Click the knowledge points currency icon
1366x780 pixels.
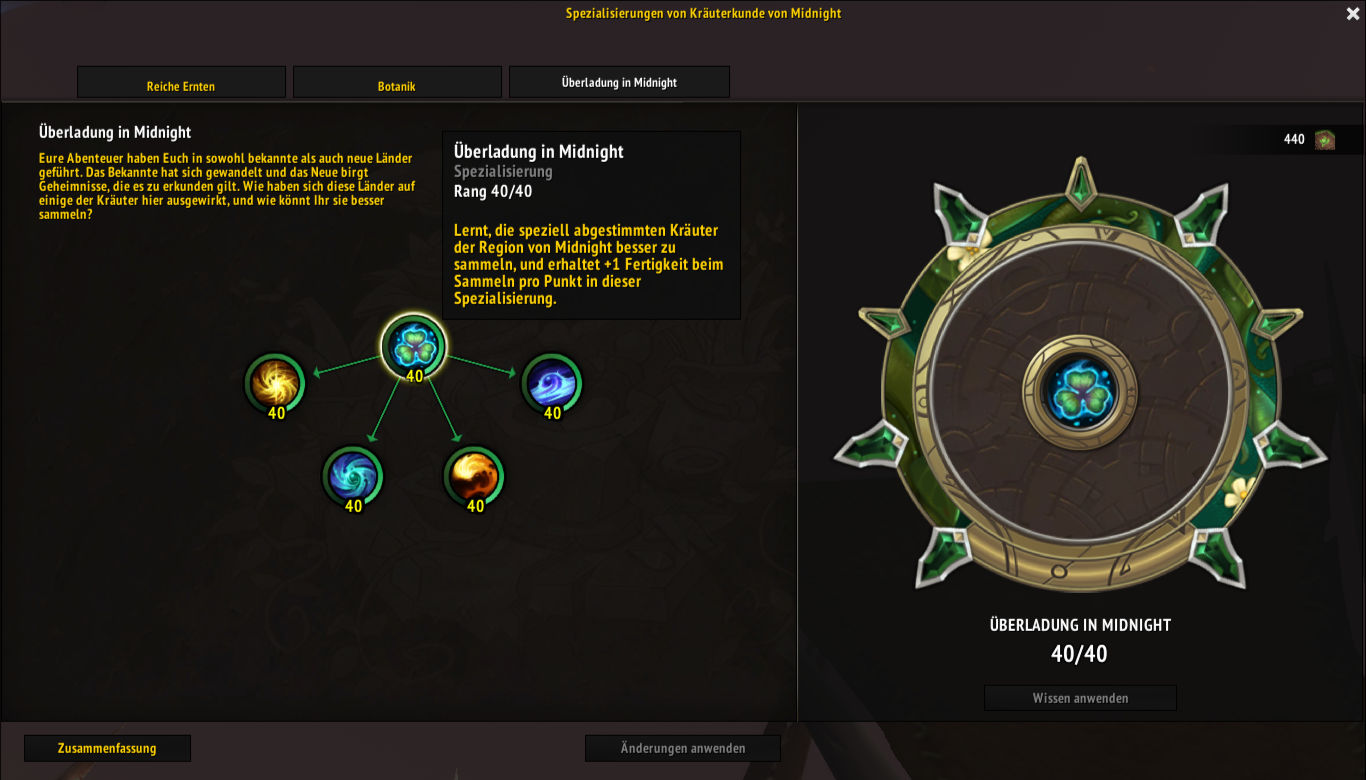tap(1325, 140)
